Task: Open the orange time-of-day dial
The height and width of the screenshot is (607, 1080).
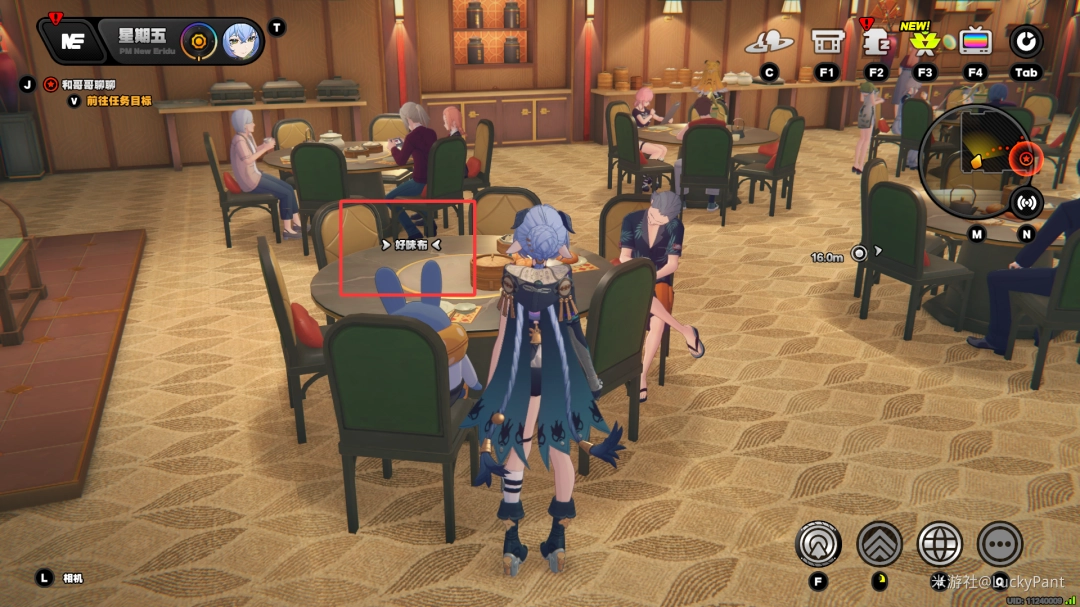Action: point(199,41)
